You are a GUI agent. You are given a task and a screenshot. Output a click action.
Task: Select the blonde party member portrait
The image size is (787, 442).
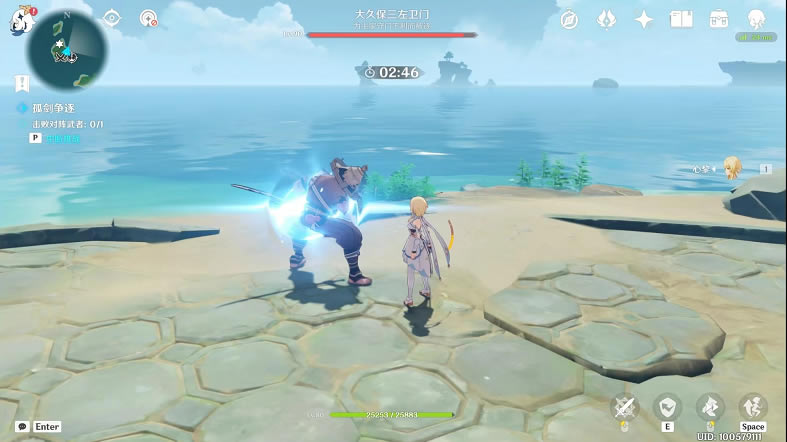[734, 168]
